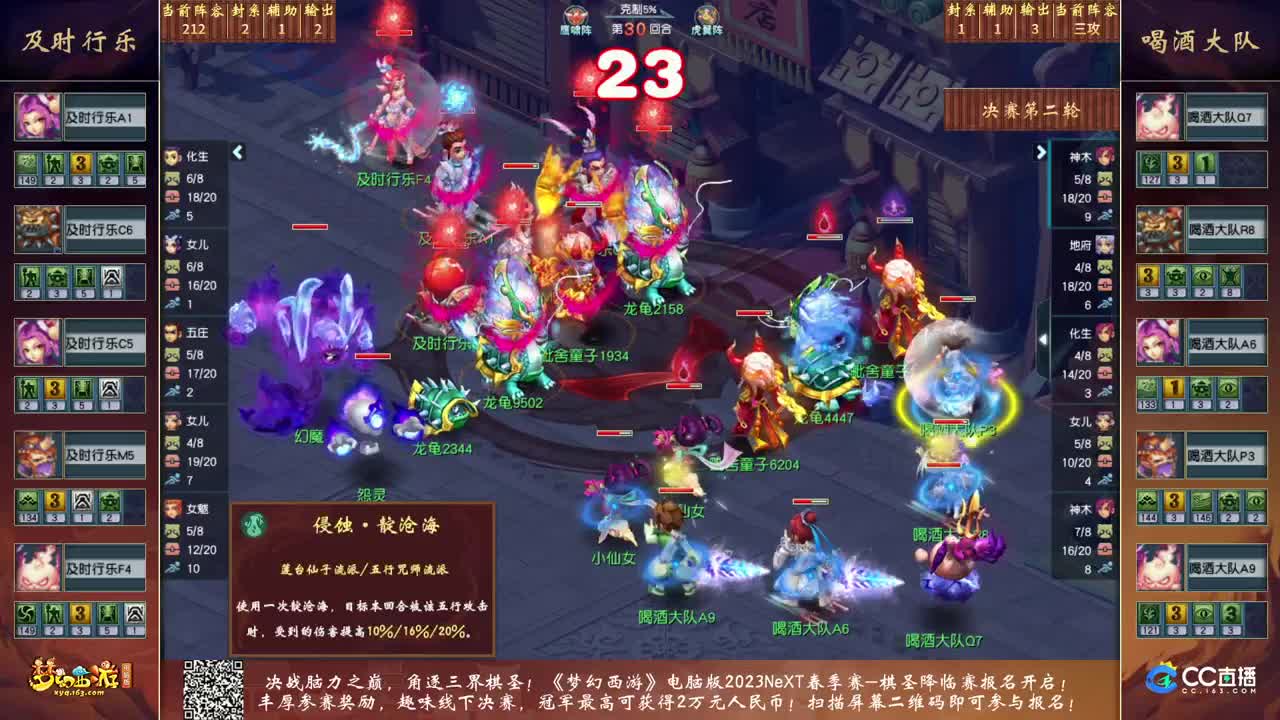Click the 虎翼阵 formation emblem
Viewport: 1280px width, 720px height.
pos(703,17)
